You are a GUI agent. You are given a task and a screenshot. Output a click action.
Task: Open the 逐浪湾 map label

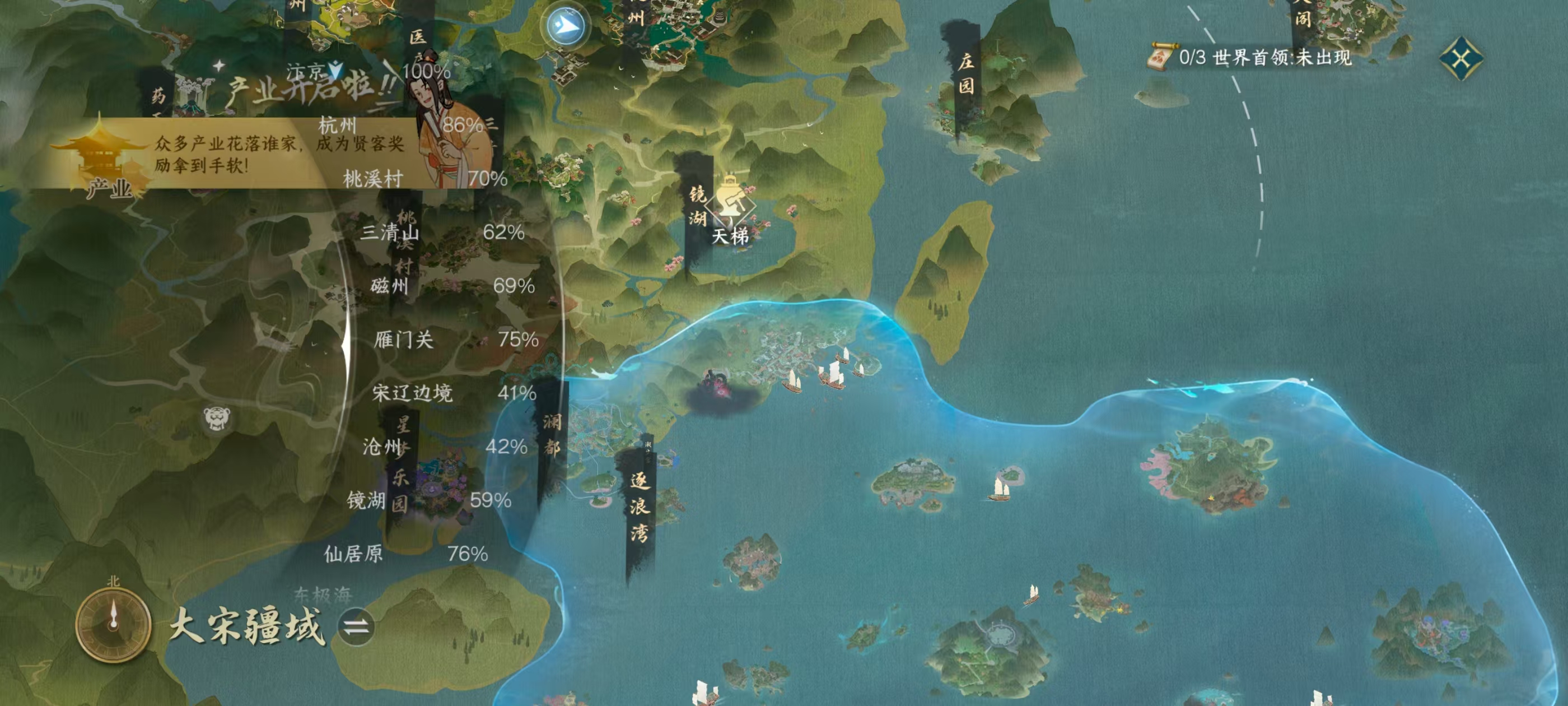tap(639, 507)
